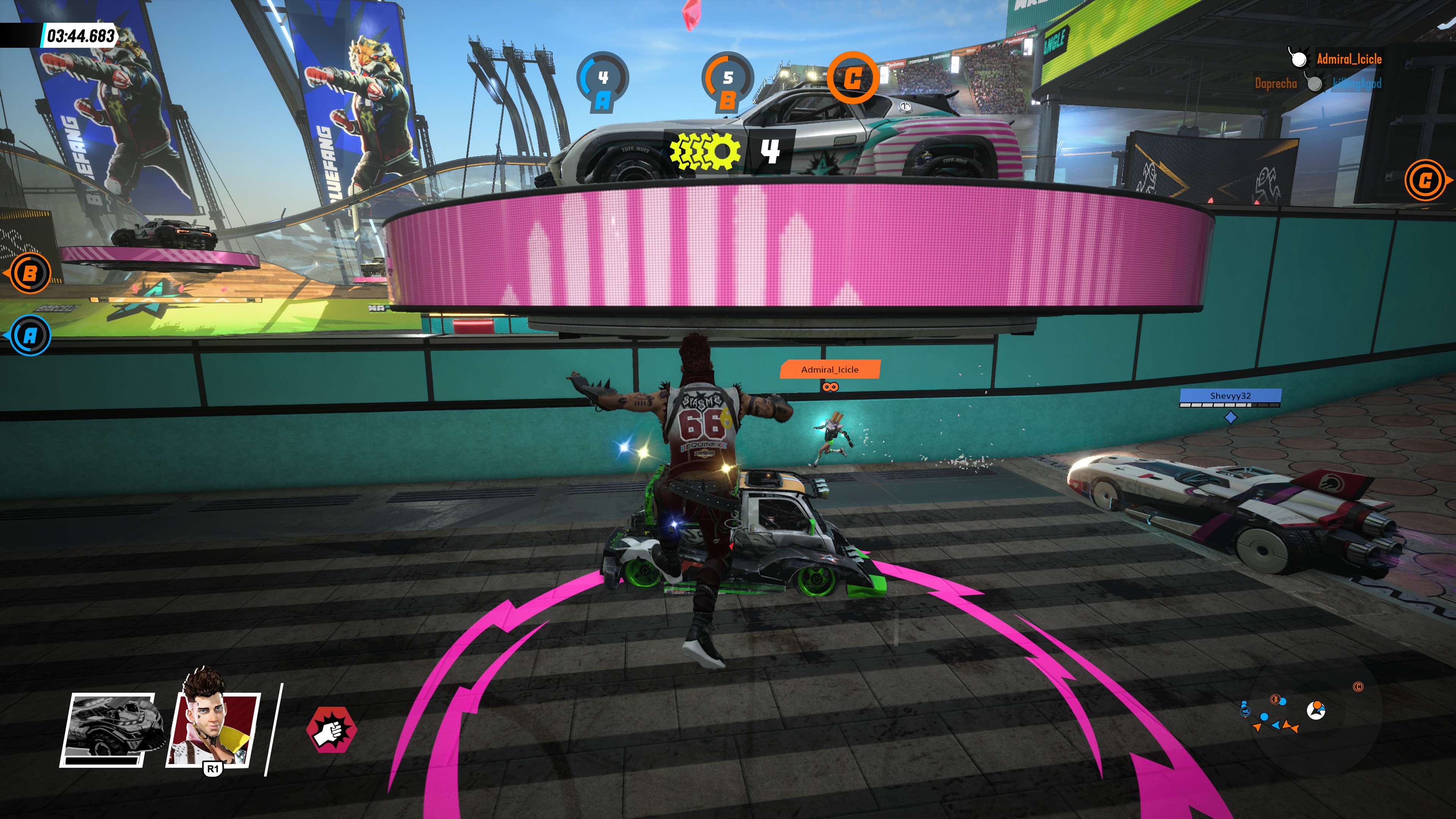1456x819 pixels.
Task: Click the orange C capture point beside B
Action: click(x=852, y=78)
